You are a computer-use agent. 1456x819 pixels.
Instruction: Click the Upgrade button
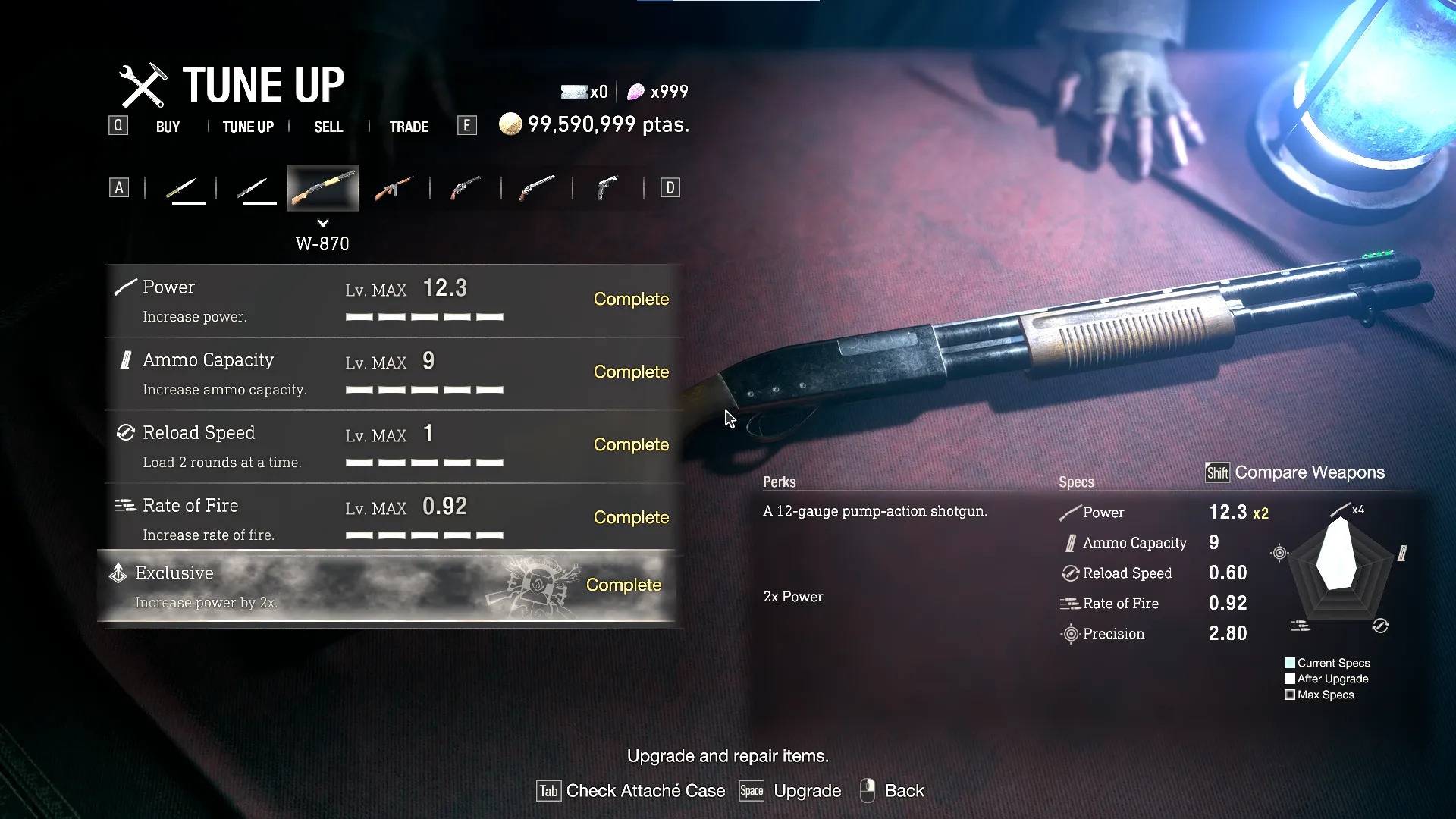point(791,791)
